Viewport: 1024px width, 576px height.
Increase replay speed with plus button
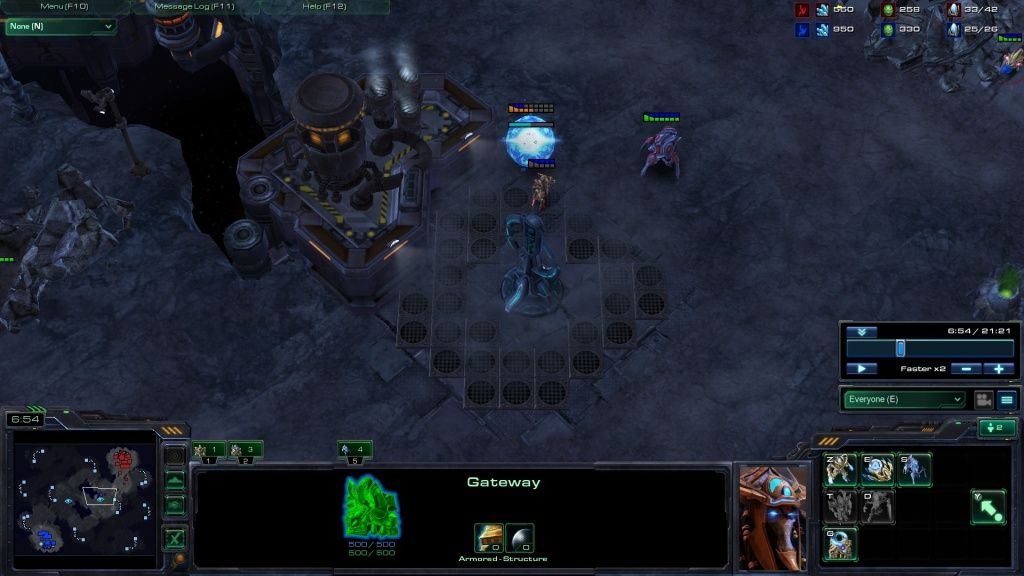tap(998, 369)
